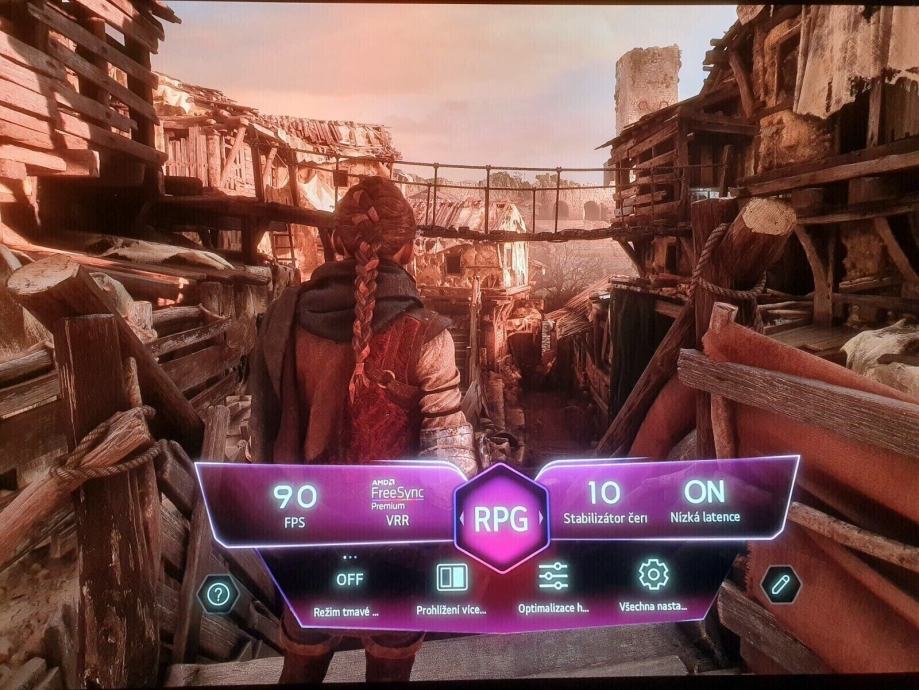Viewport: 919px width, 690px height.
Task: Adjust the Stabilizátor černé value 10
Action: click(603, 502)
